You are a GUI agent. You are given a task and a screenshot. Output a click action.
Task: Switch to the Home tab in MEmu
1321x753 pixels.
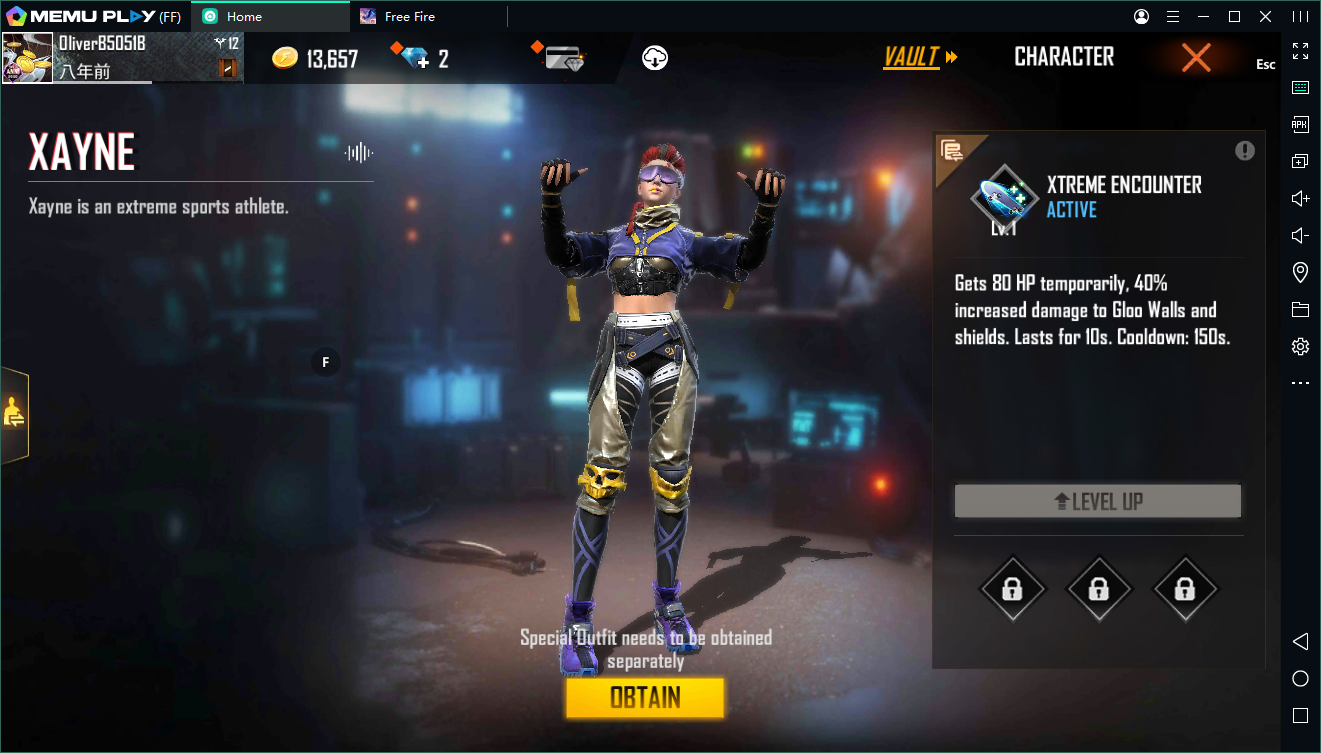(244, 17)
